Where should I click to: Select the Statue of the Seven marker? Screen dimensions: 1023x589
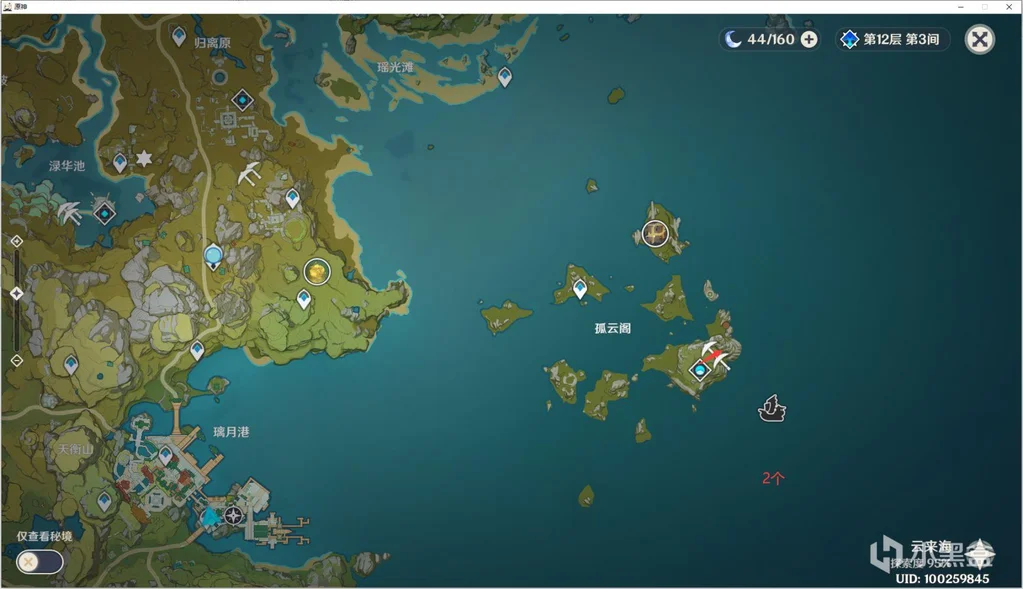click(x=213, y=256)
